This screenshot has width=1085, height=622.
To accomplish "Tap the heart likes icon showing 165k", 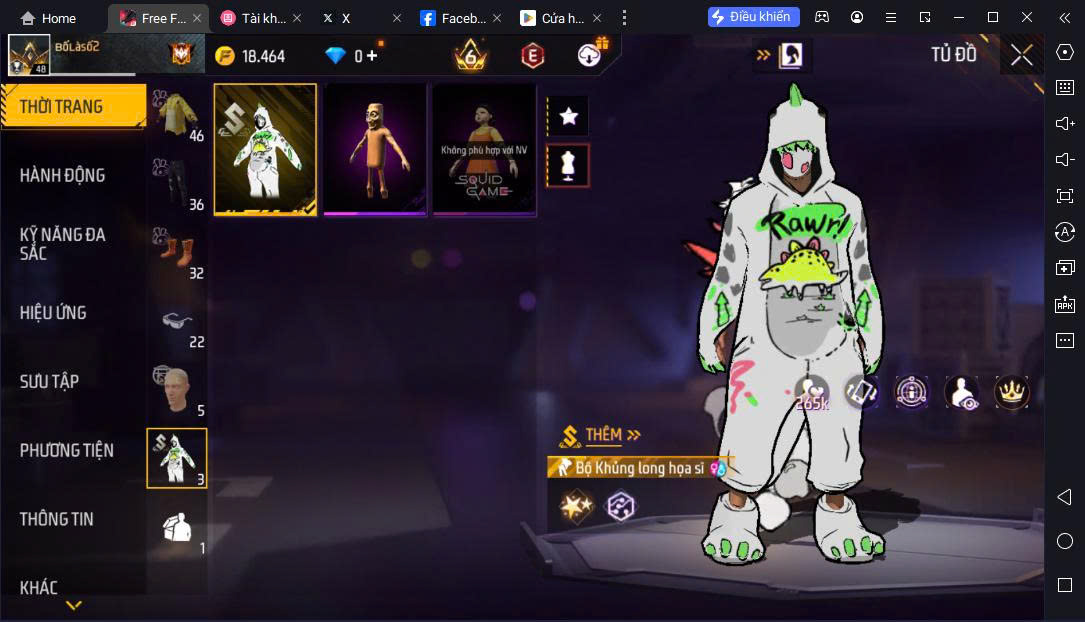I will [812, 392].
